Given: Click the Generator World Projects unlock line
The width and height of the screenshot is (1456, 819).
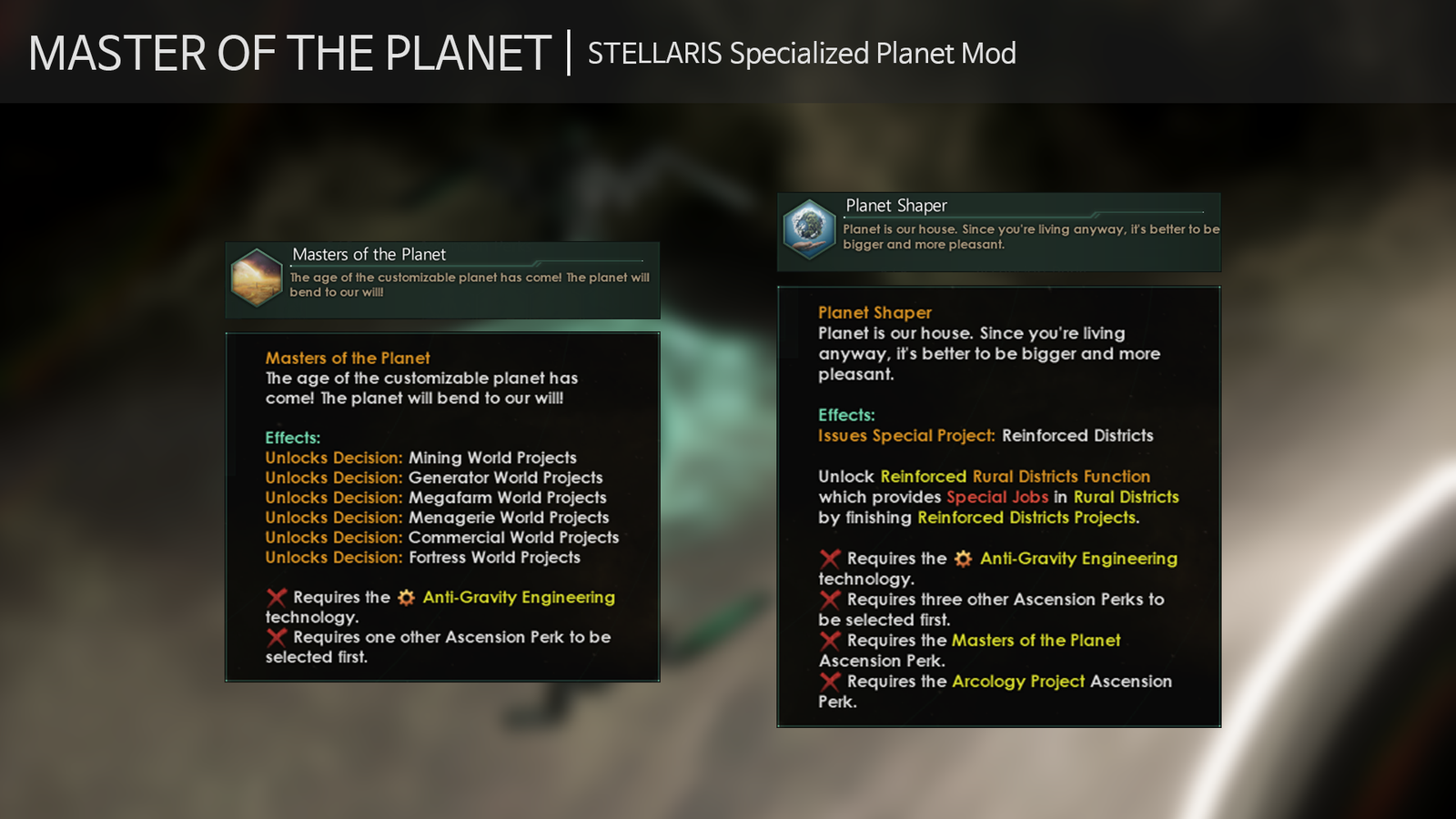Looking at the screenshot, I should click(x=504, y=478).
